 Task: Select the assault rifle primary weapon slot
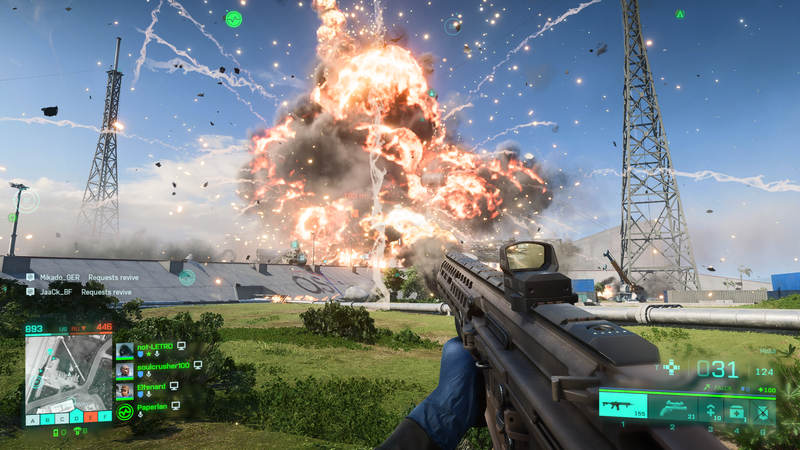click(621, 406)
